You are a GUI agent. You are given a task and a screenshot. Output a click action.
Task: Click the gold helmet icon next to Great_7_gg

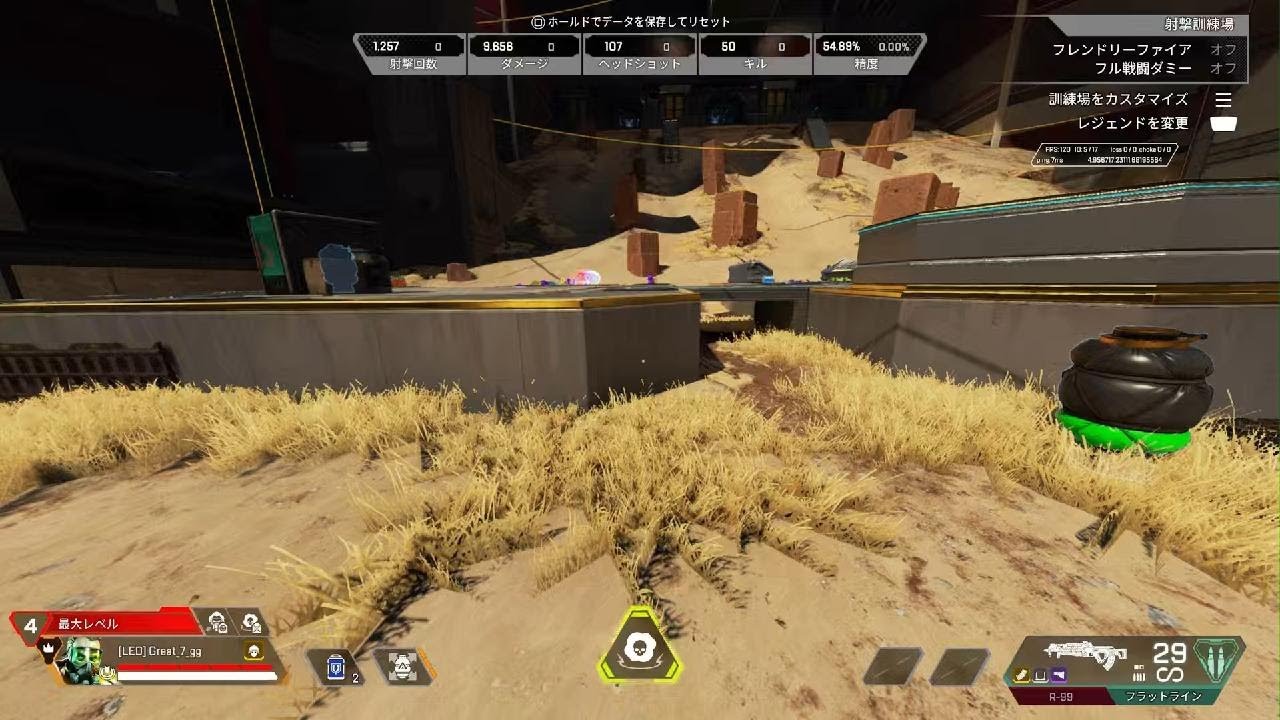coord(253,651)
